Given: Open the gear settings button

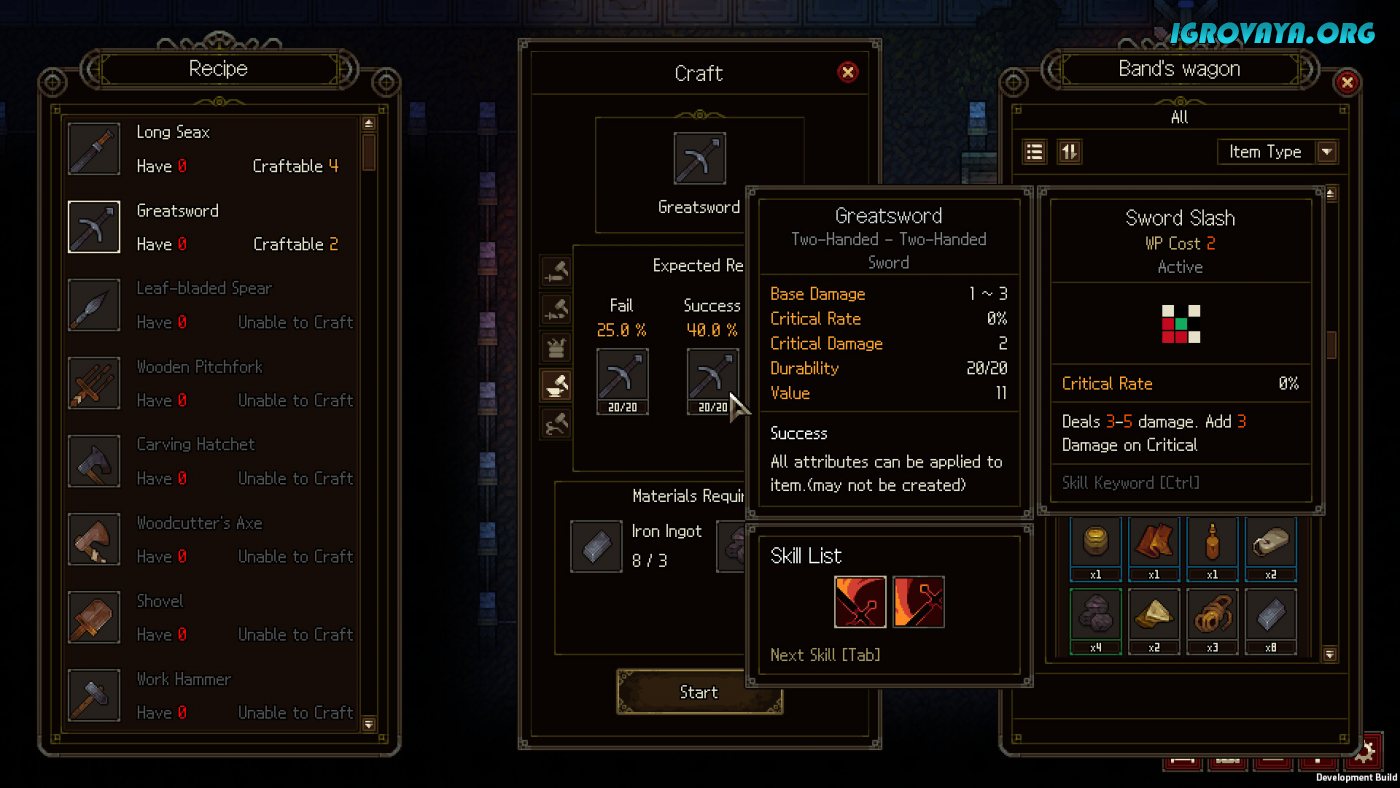Looking at the screenshot, I should coord(1366,752).
